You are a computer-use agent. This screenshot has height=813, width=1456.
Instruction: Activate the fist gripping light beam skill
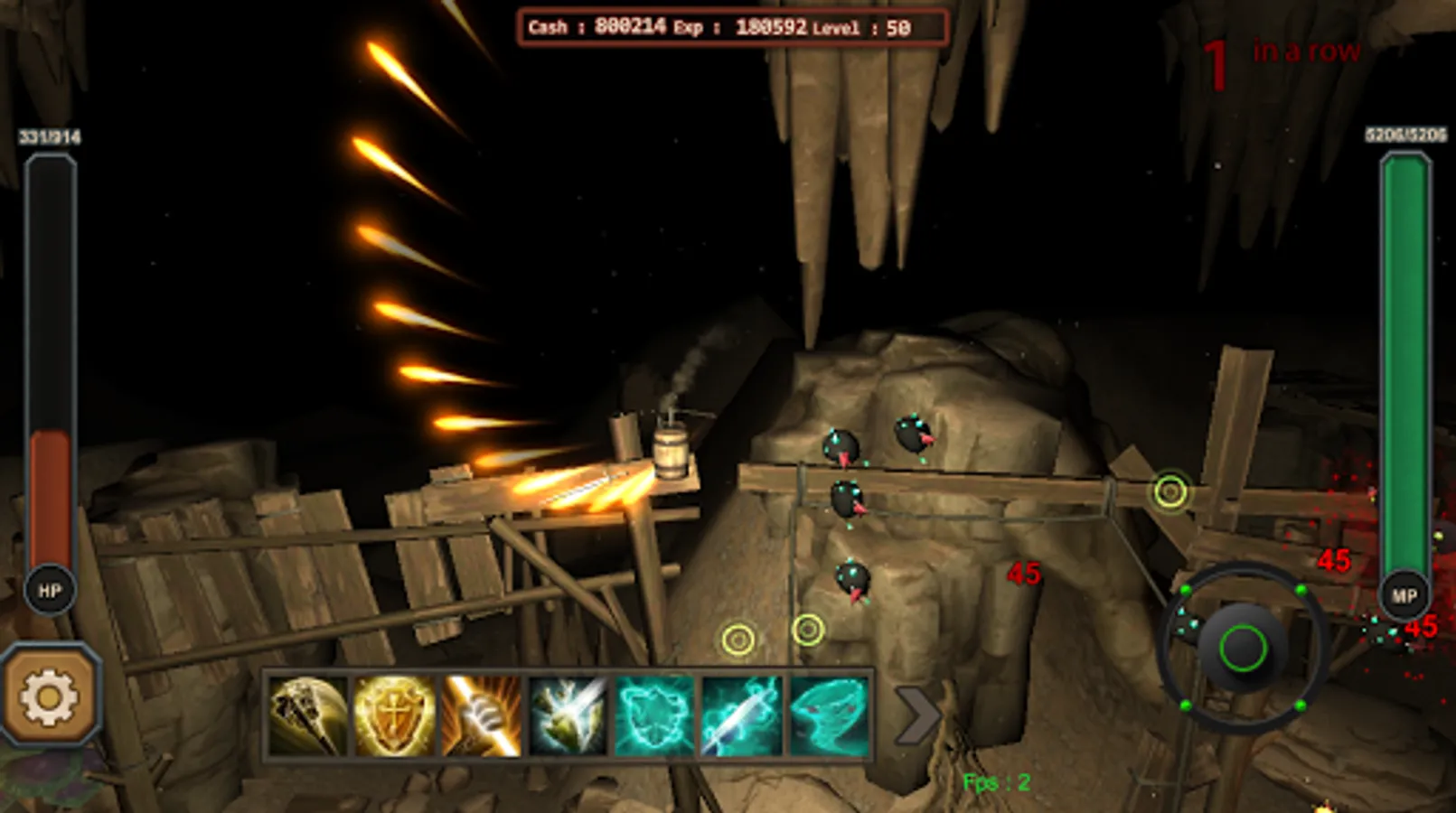point(482,716)
